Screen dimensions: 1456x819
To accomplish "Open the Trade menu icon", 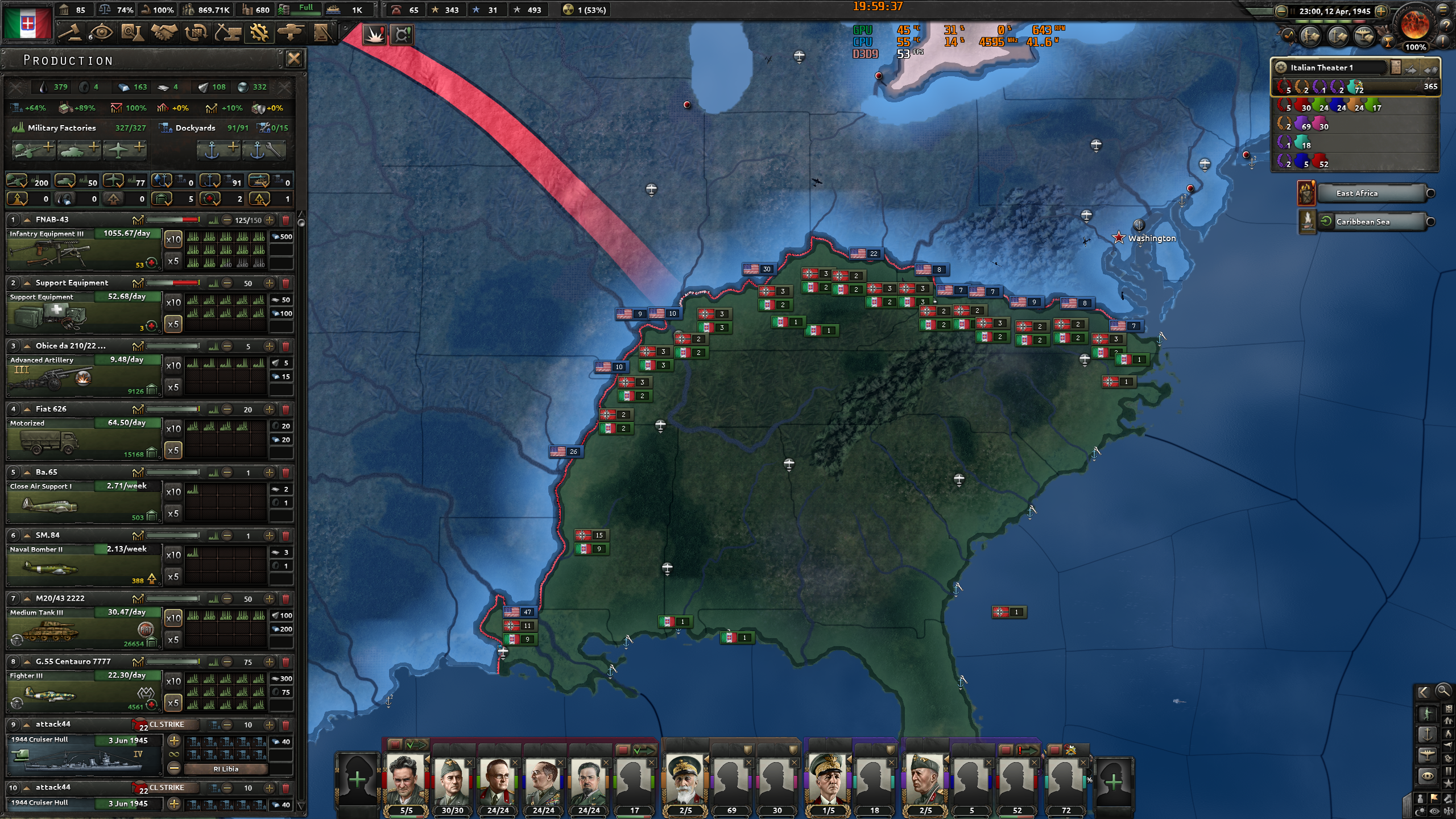I will [x=196, y=33].
